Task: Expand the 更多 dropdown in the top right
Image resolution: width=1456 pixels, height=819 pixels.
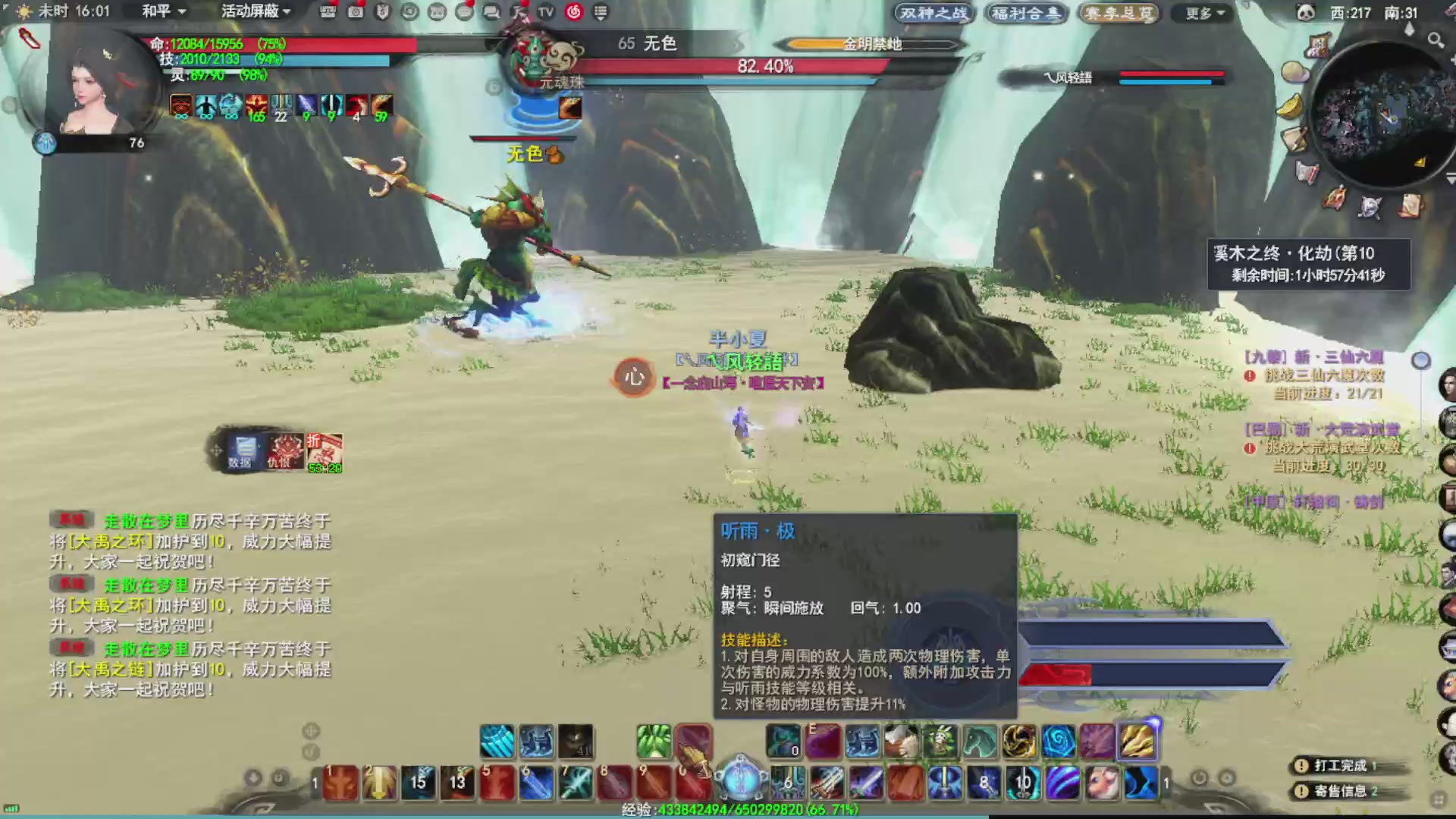Action: (1200, 13)
